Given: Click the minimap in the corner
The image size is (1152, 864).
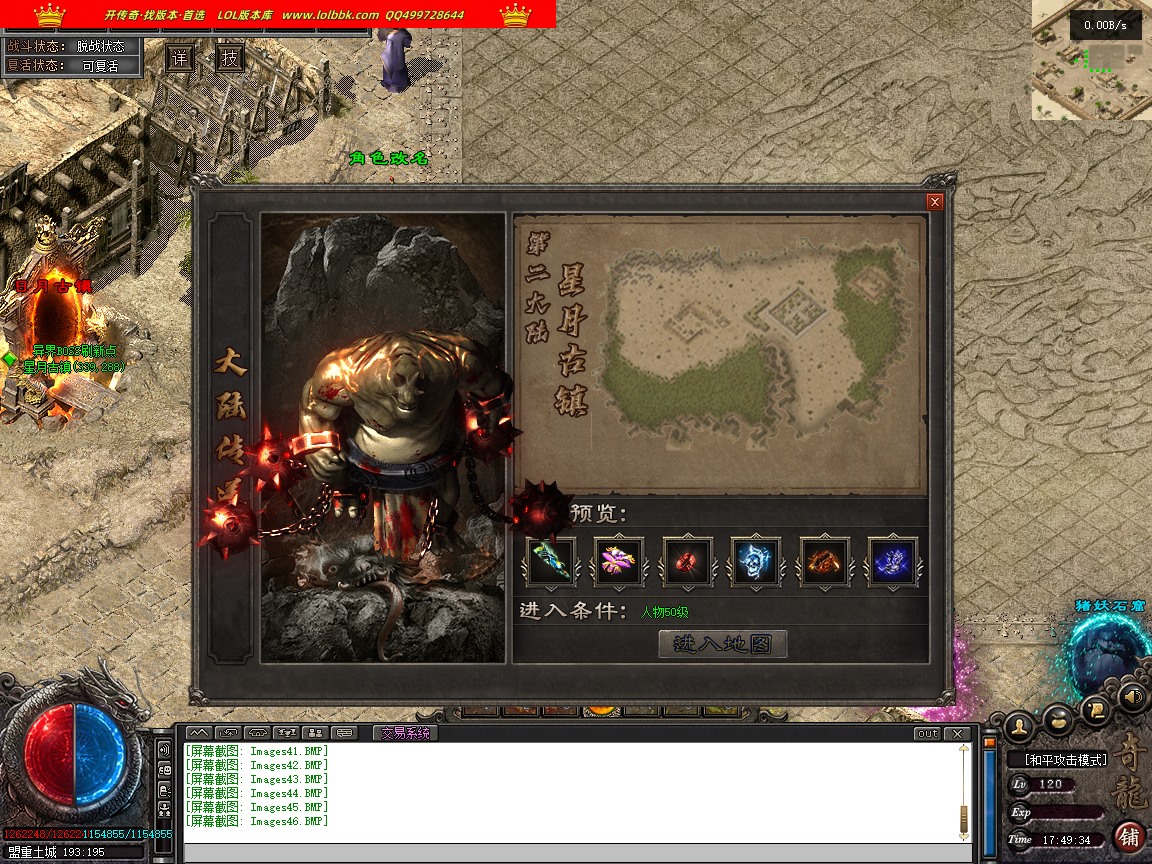Looking at the screenshot, I should 1091,60.
